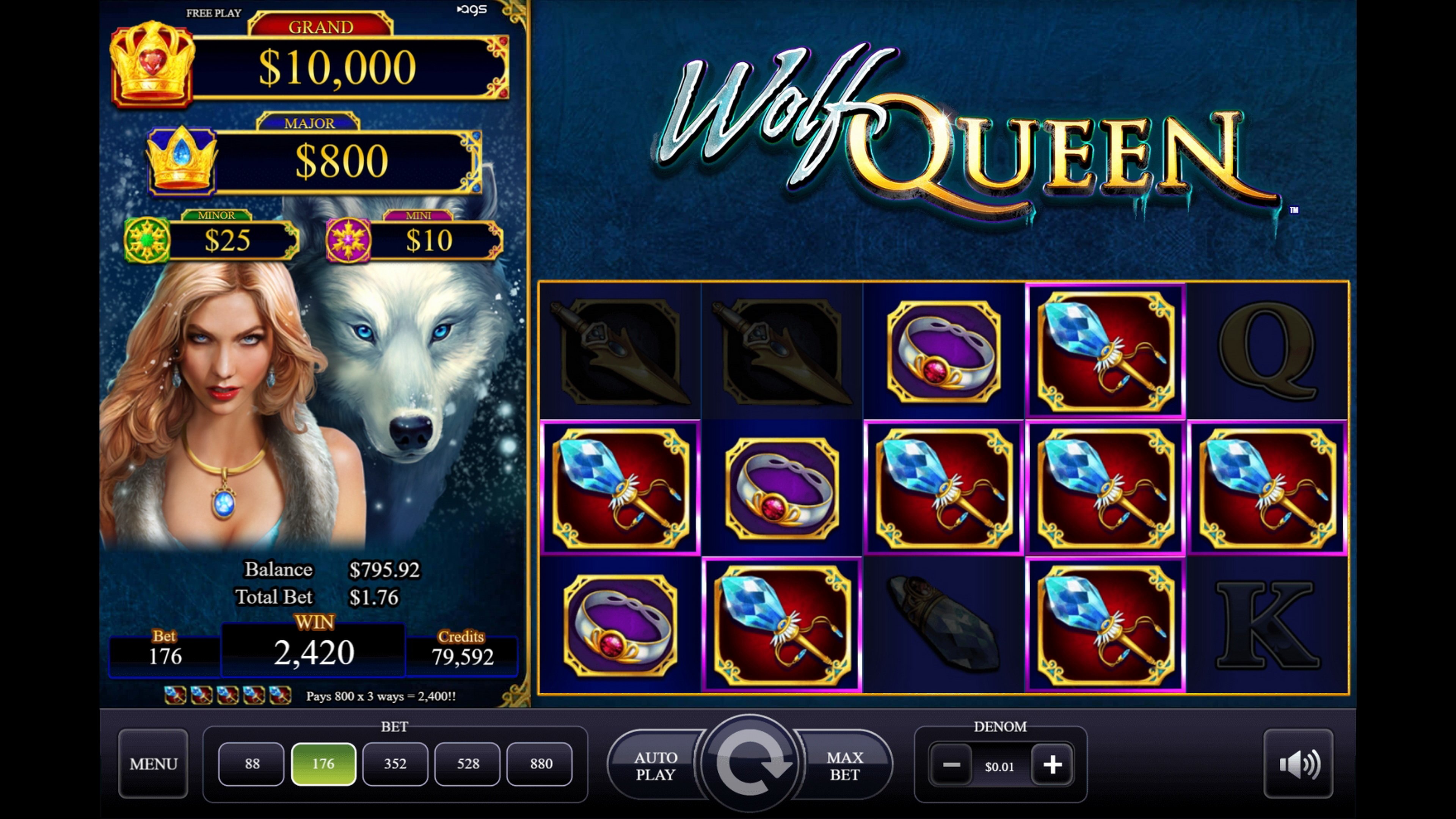Select the currently highlighted 176 bet

coord(323,764)
